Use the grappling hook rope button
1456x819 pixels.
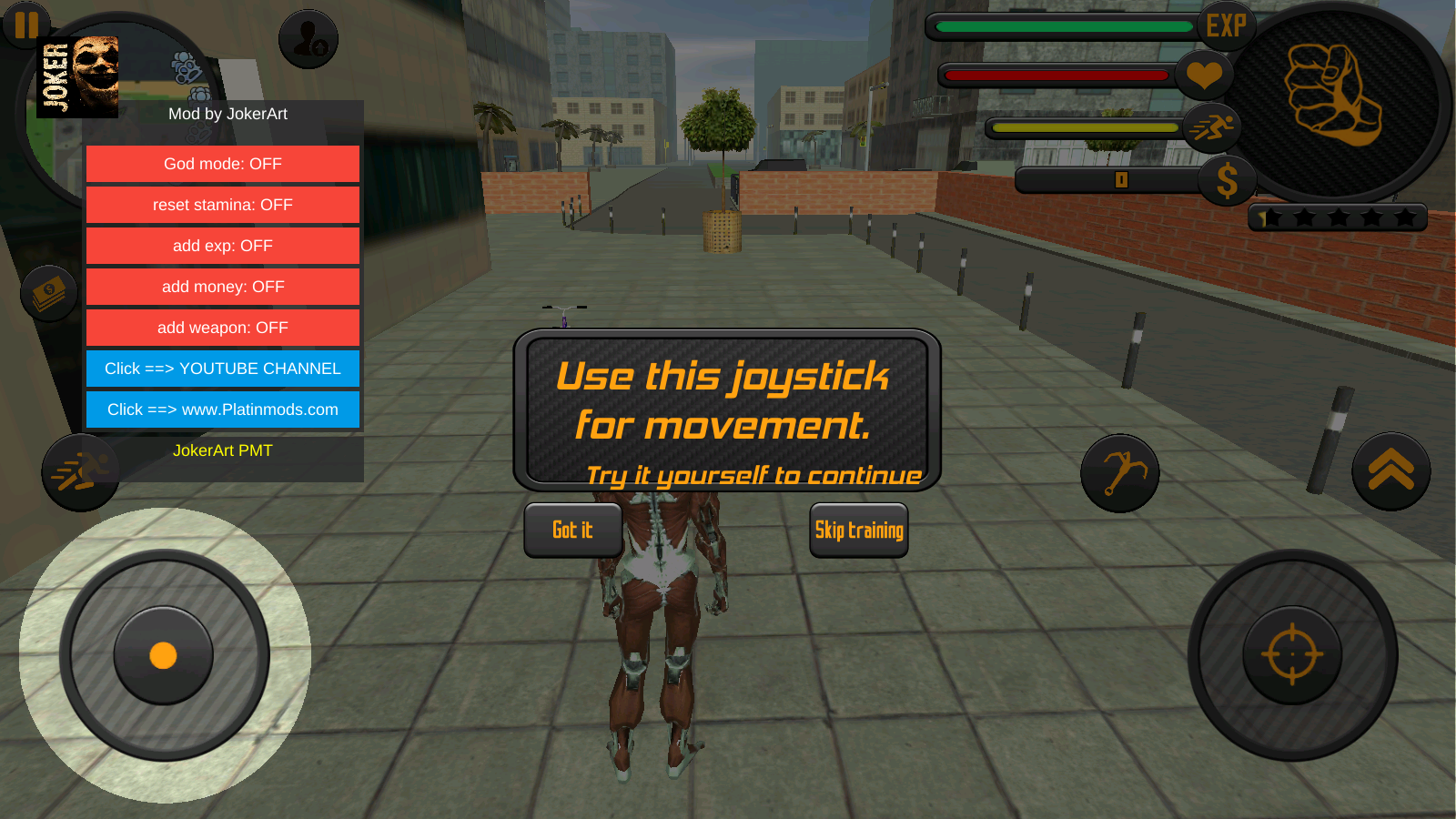coord(1119,473)
